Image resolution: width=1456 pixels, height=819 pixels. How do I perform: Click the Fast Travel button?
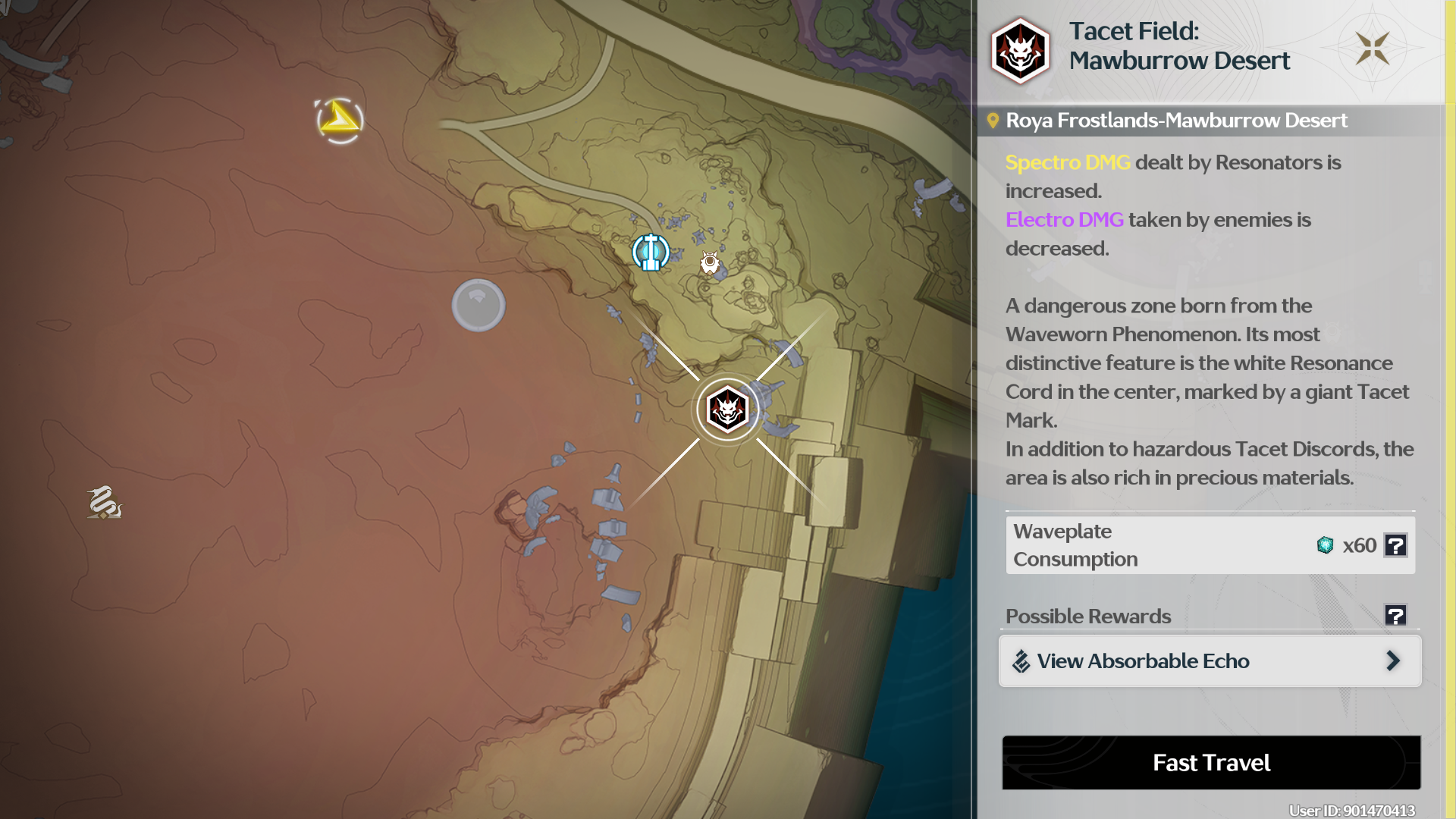point(1211,762)
